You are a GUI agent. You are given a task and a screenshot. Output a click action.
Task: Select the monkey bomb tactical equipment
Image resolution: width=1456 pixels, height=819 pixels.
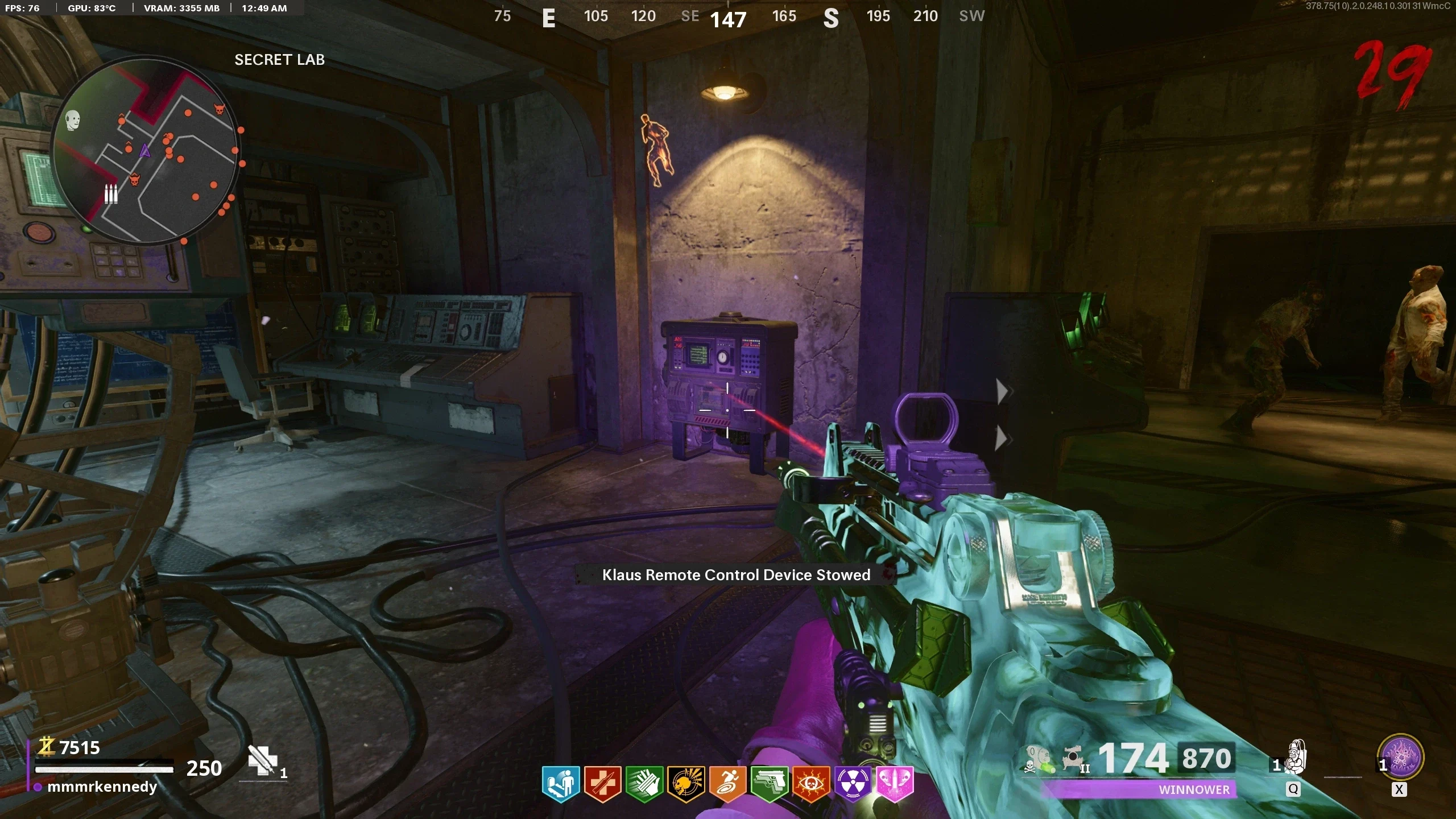pyautogui.click(x=1296, y=758)
